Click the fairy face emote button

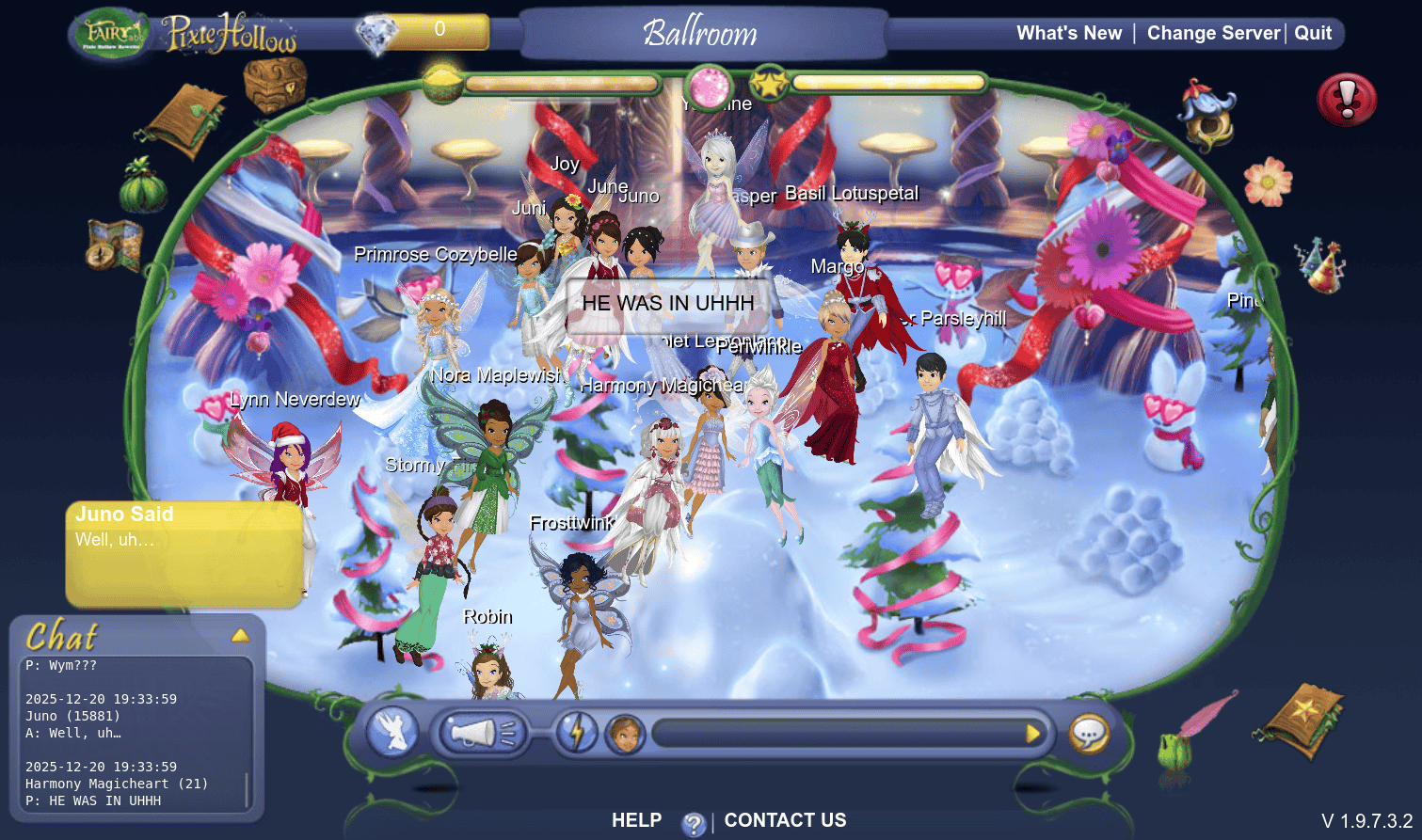pyautogui.click(x=623, y=734)
